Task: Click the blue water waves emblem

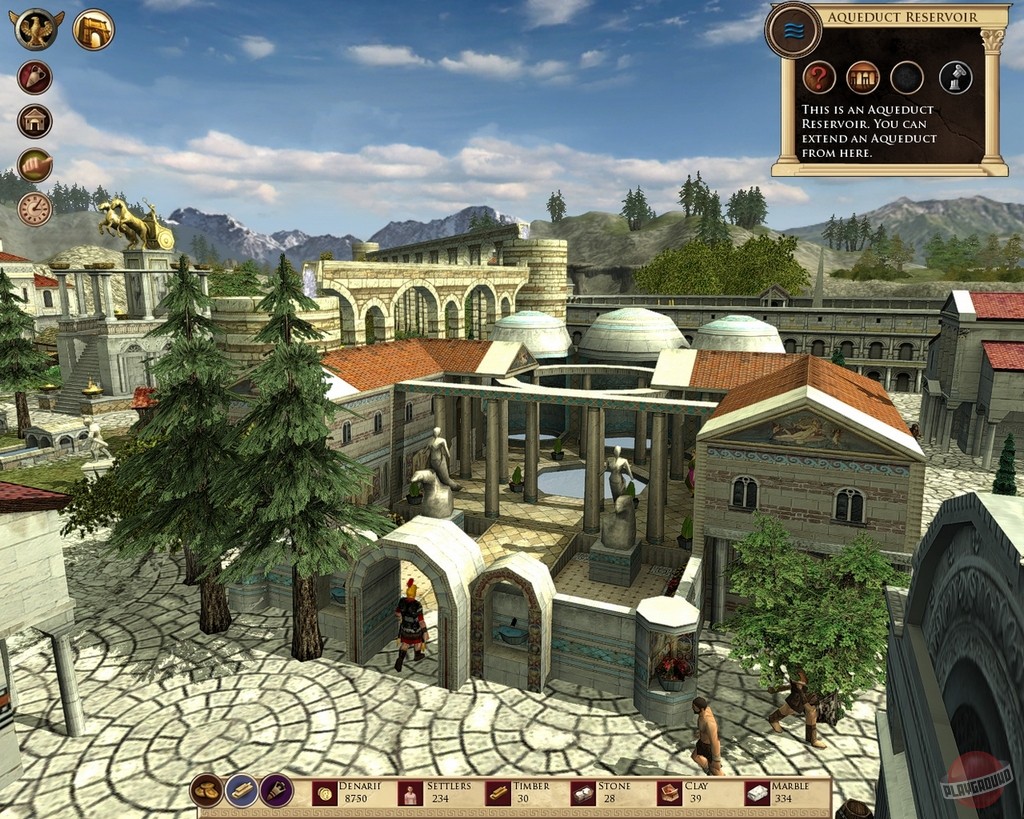Action: pyautogui.click(x=793, y=30)
